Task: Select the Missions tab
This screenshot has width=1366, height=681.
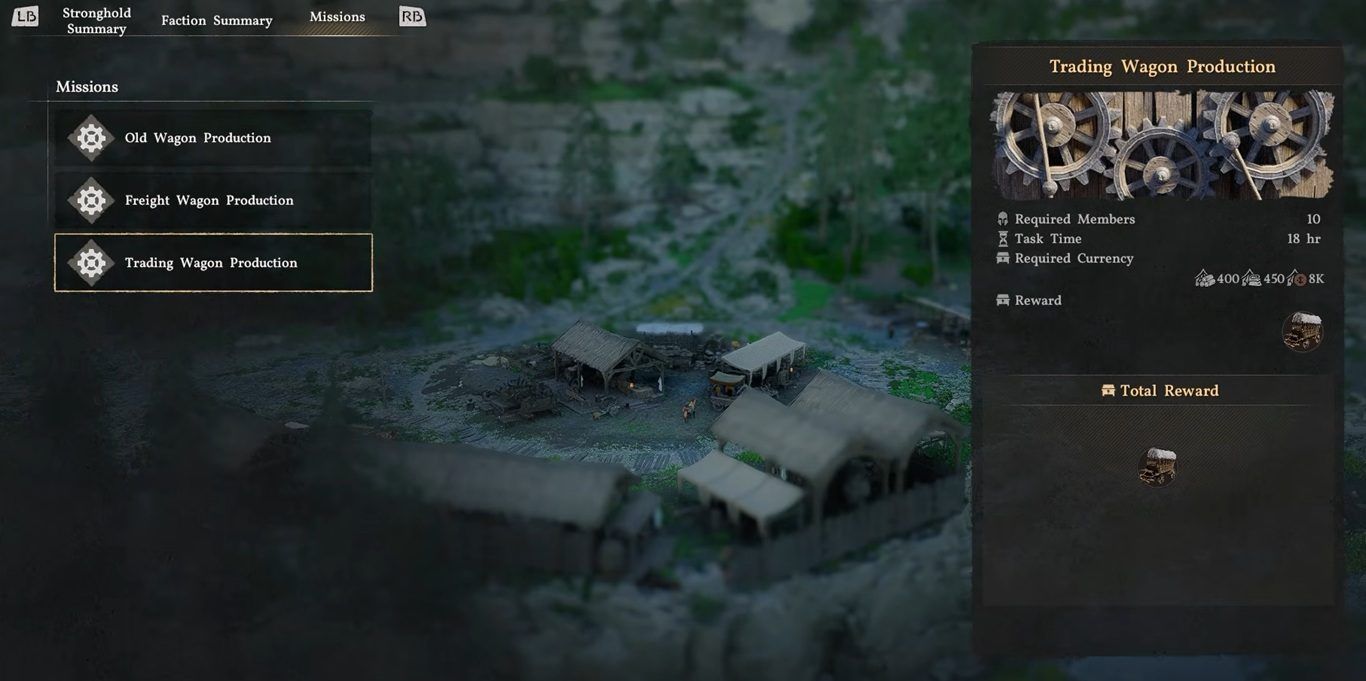Action: coord(337,17)
